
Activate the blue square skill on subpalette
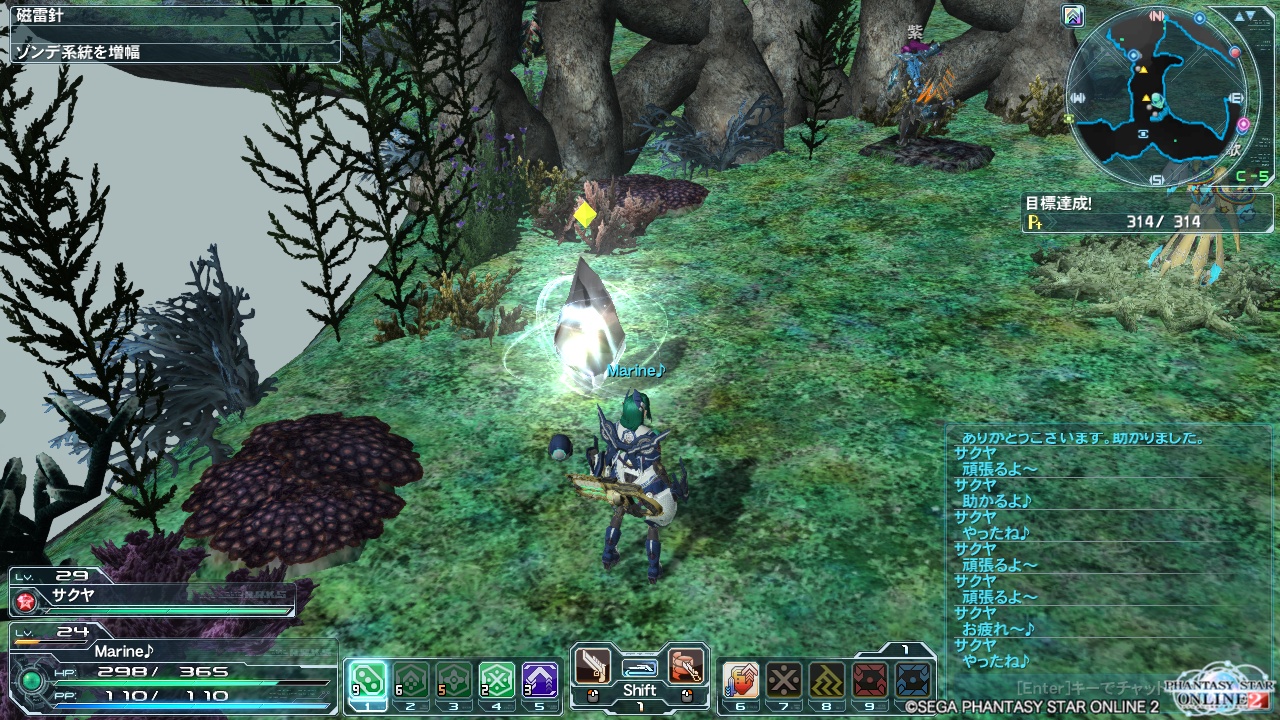(914, 679)
